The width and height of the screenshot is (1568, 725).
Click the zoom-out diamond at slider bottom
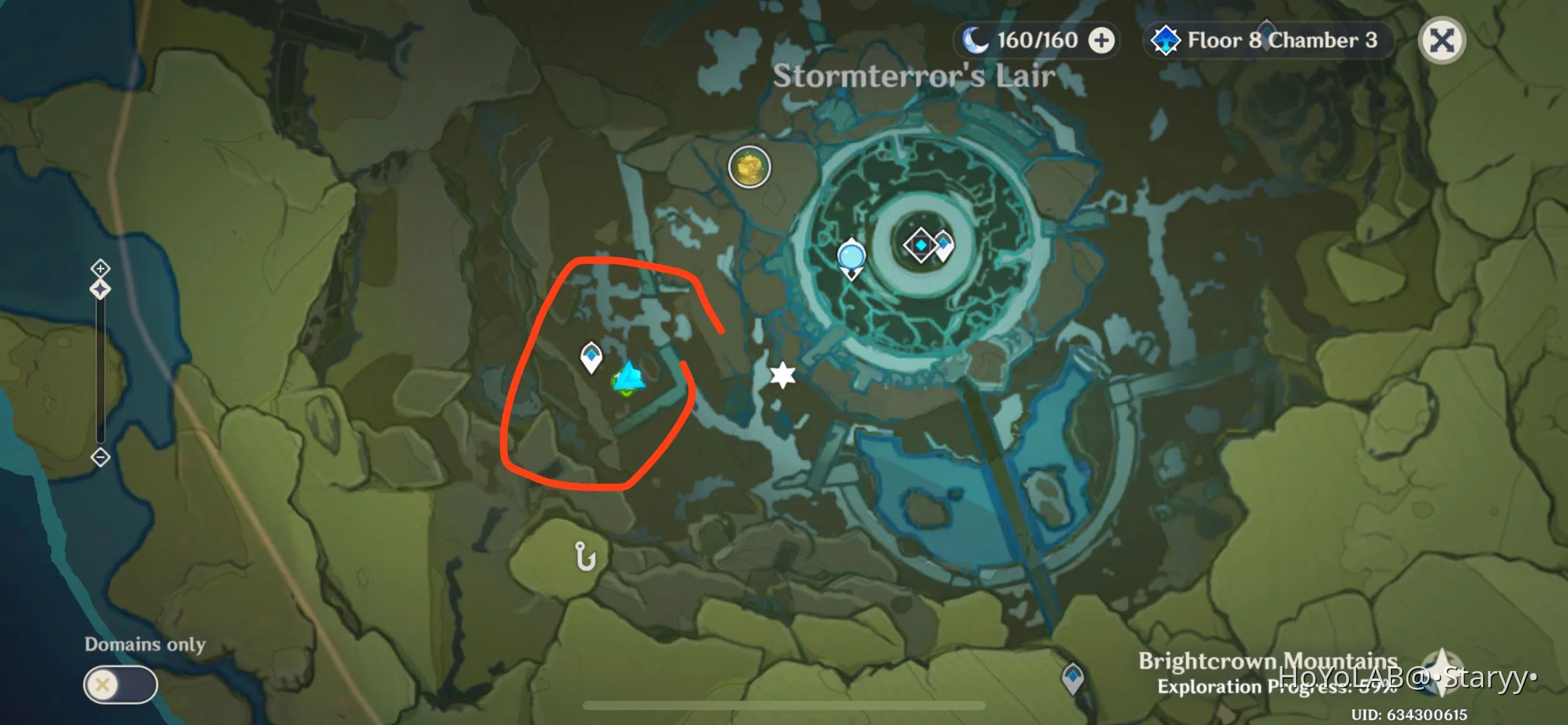click(101, 457)
